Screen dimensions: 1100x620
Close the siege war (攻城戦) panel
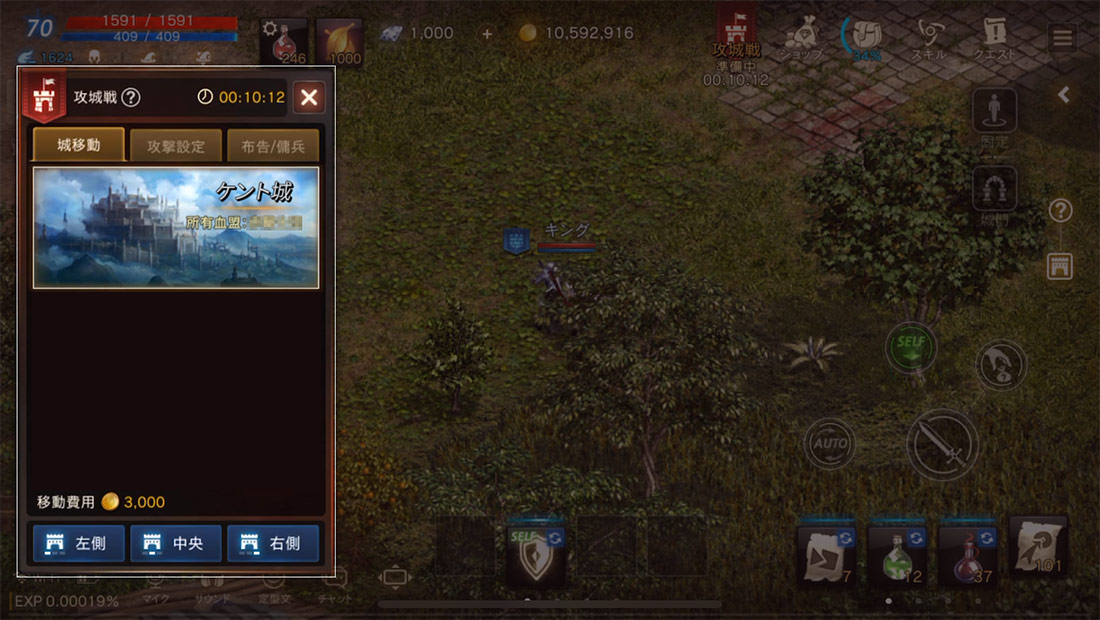[309, 97]
